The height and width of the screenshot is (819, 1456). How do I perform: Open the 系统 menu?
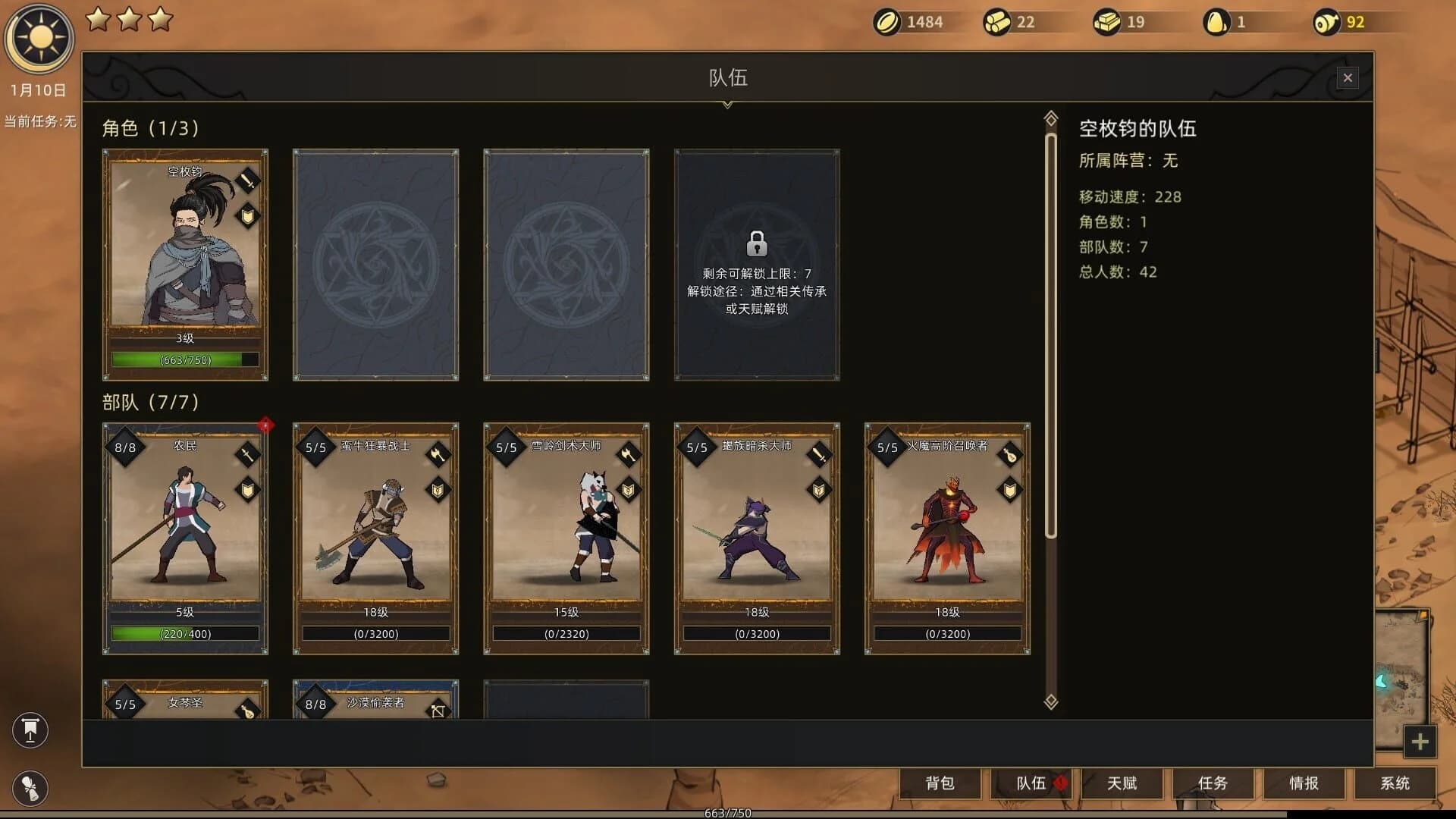tap(1394, 784)
